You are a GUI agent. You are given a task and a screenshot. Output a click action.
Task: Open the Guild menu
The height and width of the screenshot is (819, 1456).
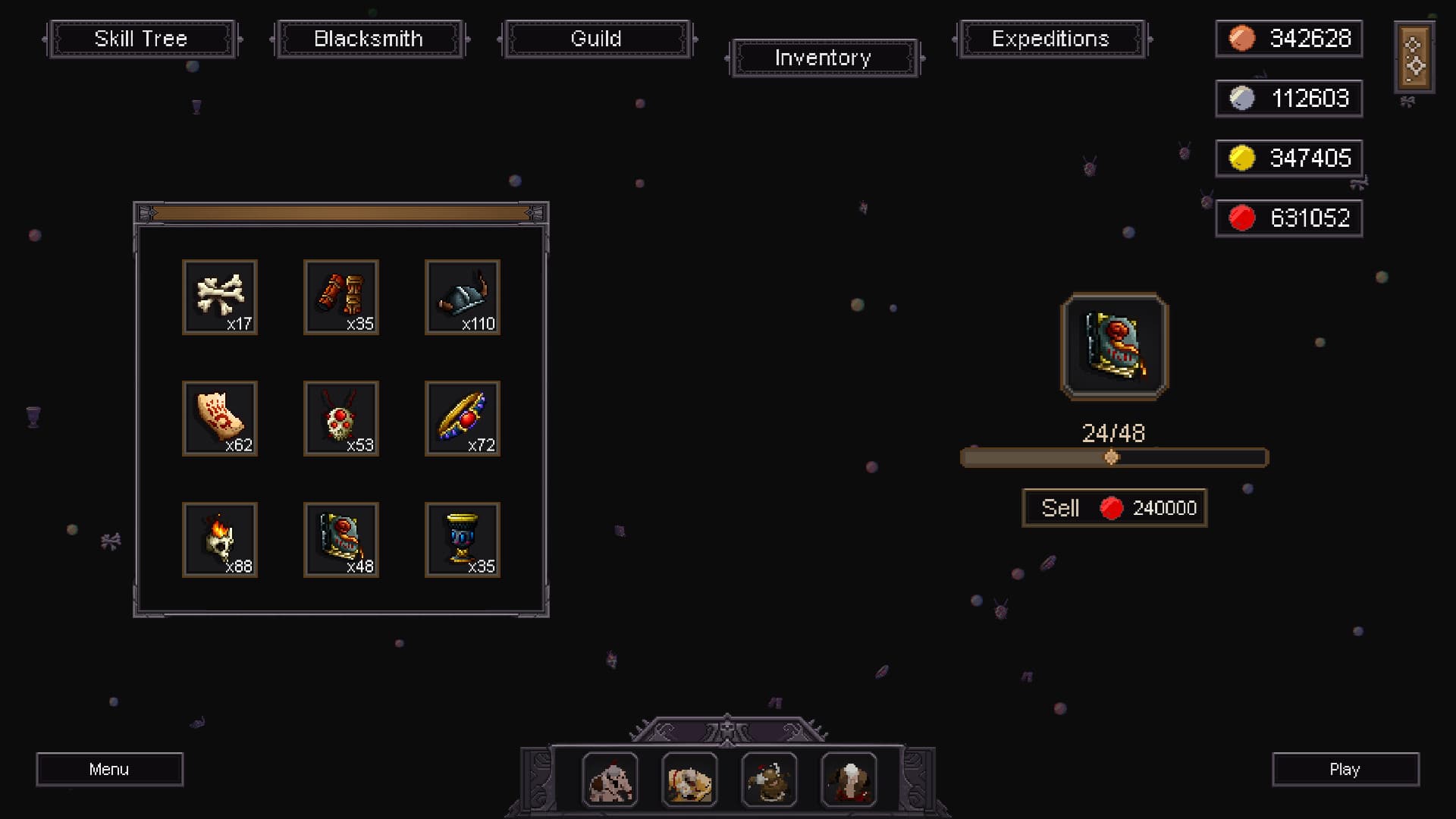coord(596,39)
